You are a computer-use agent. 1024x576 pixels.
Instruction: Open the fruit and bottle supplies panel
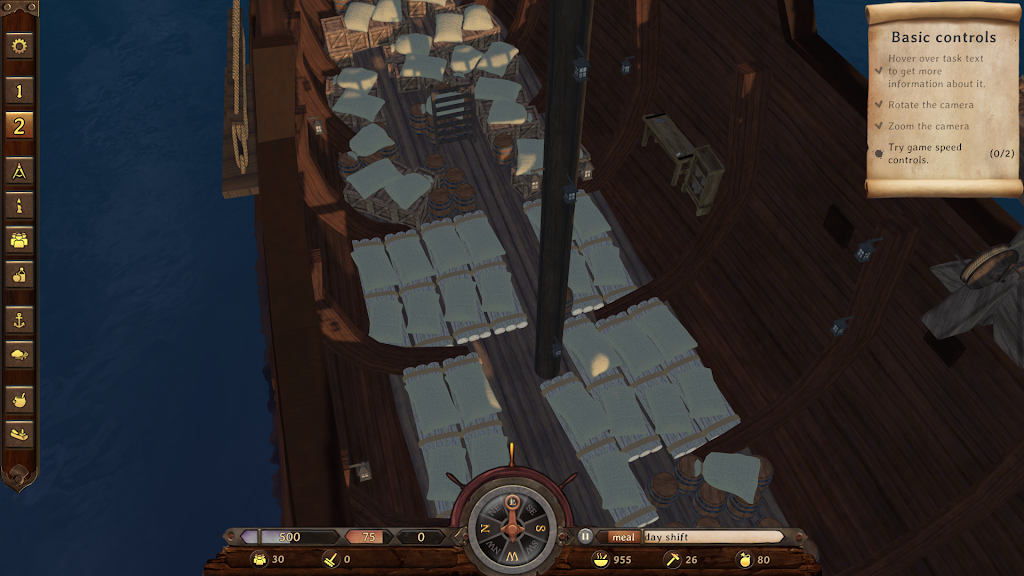20,273
